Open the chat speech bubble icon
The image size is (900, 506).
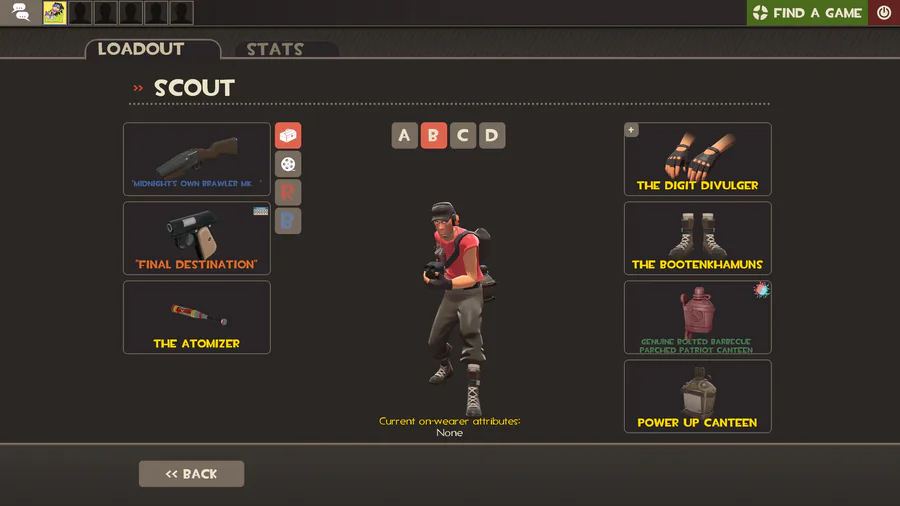tap(21, 13)
